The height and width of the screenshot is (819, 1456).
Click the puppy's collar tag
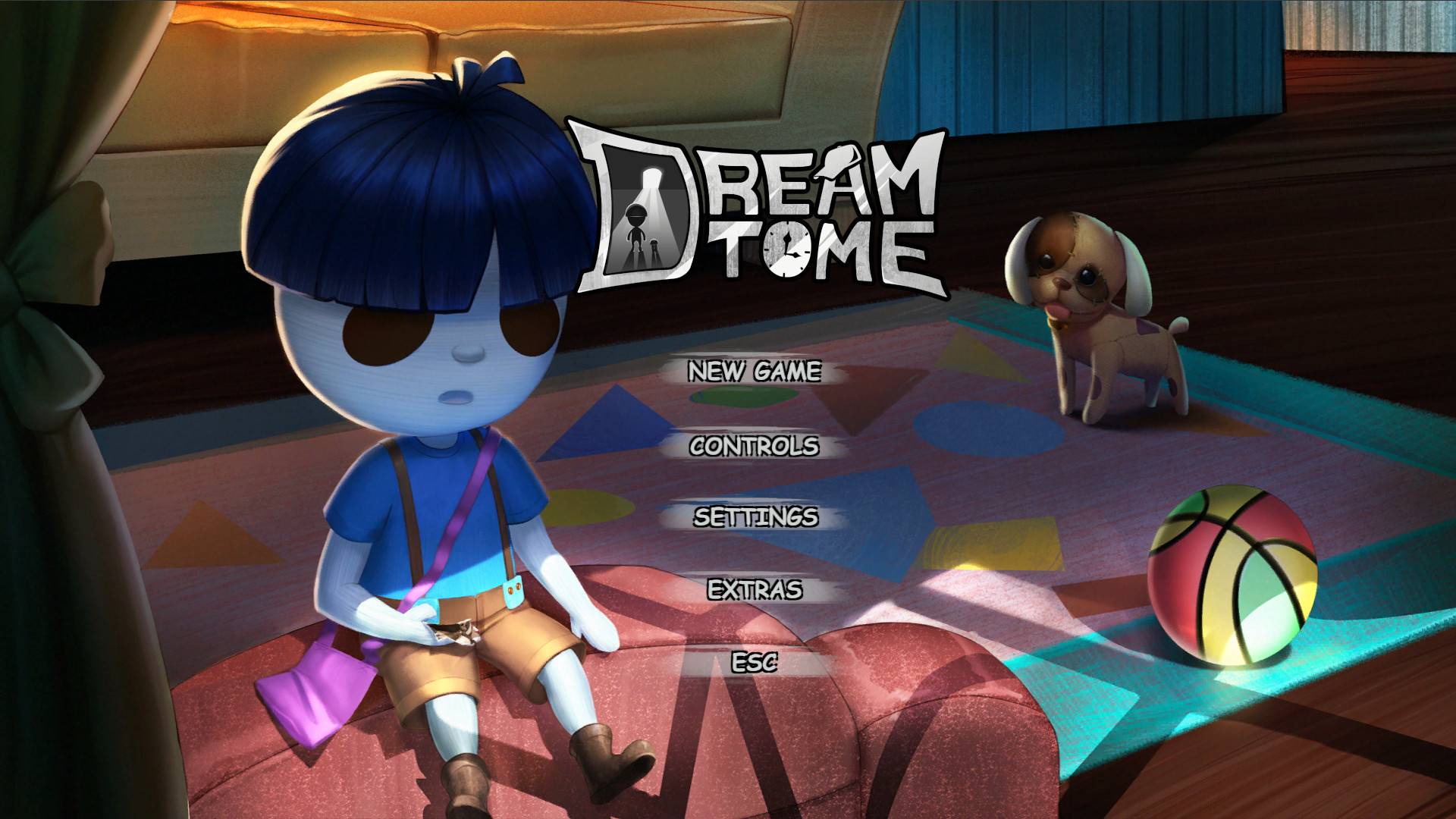click(x=1057, y=325)
